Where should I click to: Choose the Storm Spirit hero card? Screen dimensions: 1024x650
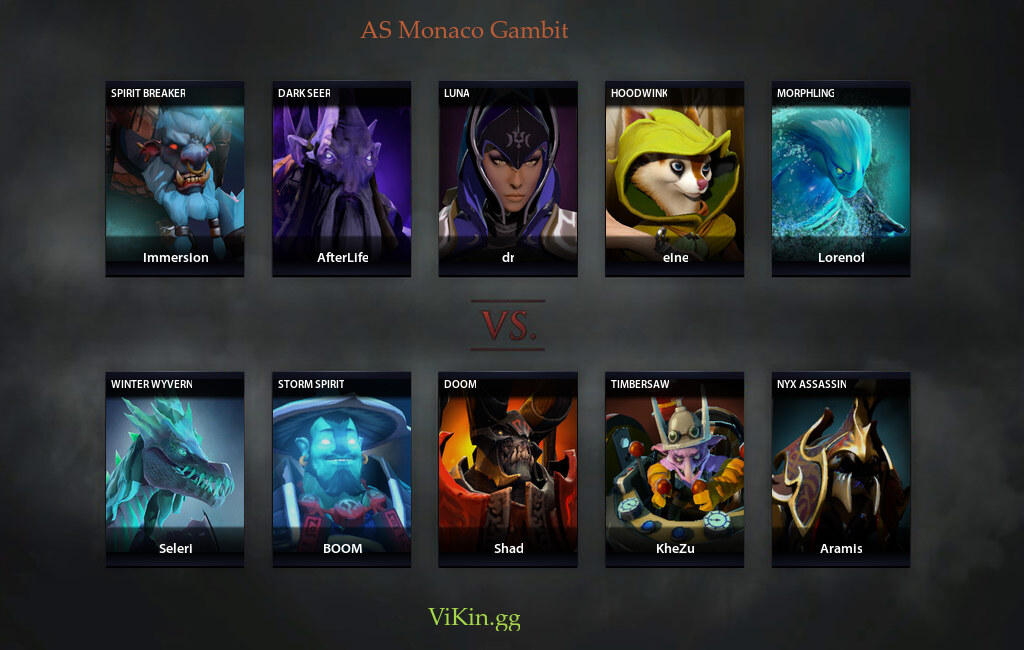click(341, 470)
